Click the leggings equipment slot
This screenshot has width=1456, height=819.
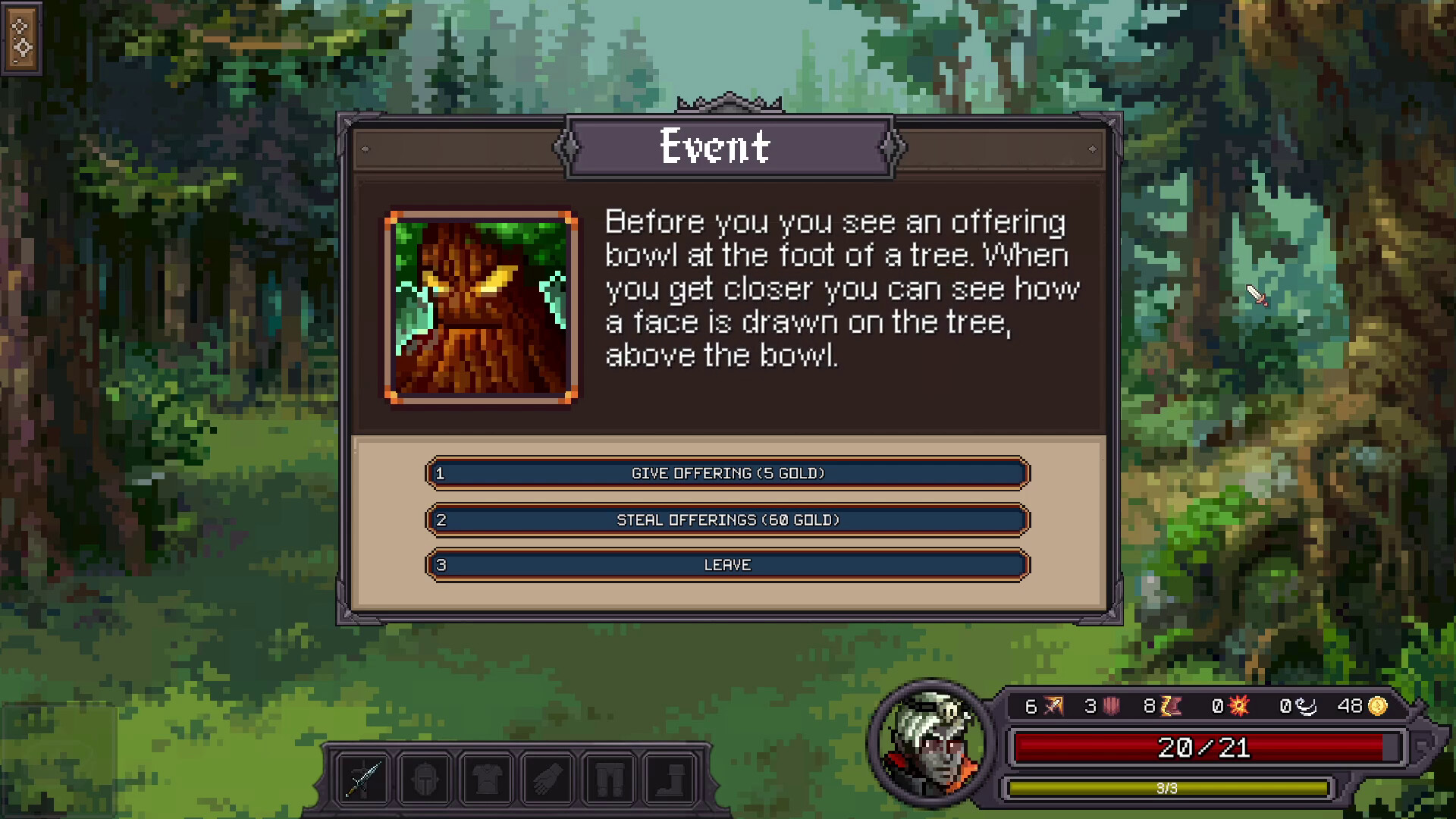pos(610,780)
